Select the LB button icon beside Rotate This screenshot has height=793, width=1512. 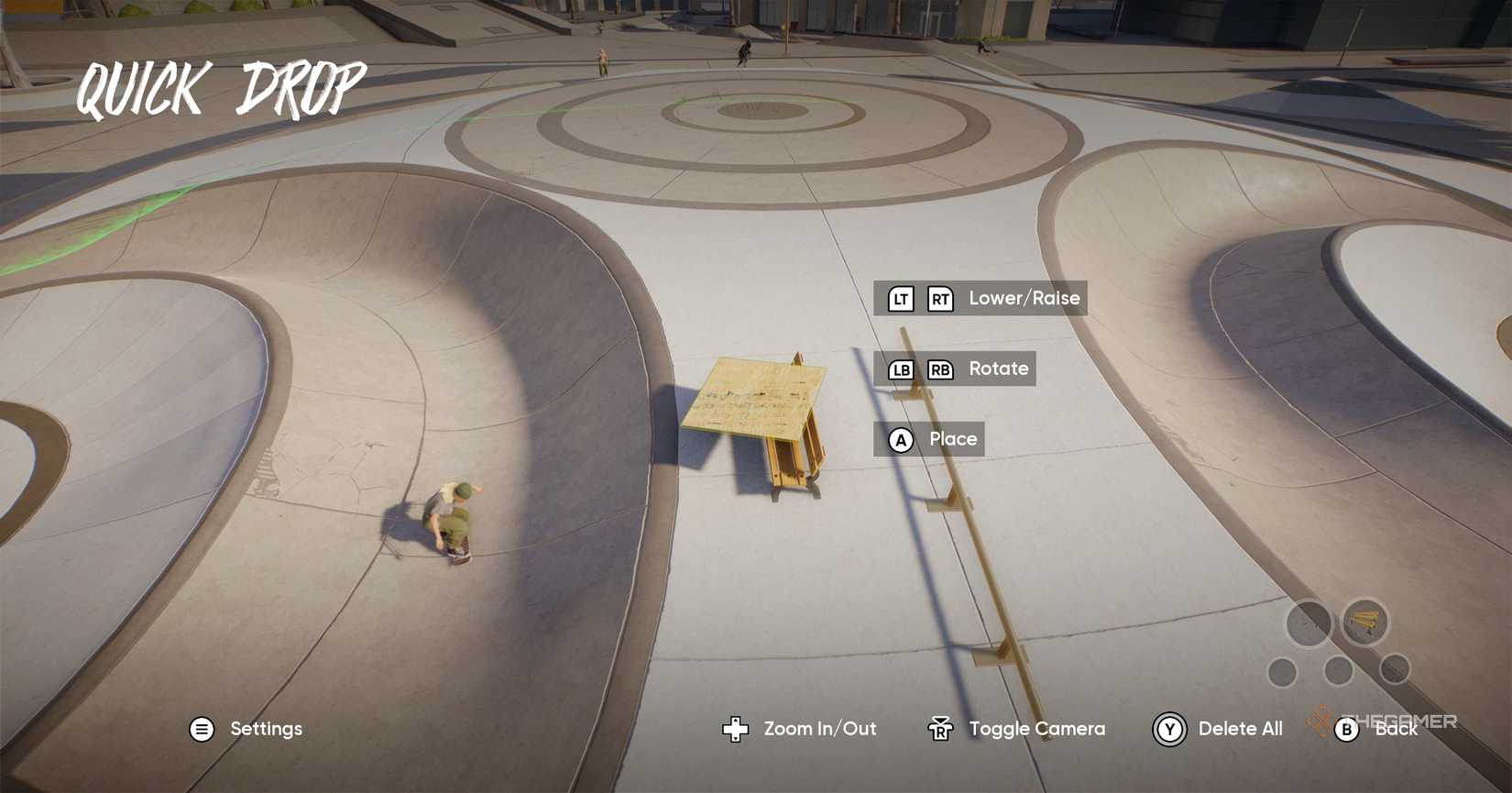coord(900,369)
